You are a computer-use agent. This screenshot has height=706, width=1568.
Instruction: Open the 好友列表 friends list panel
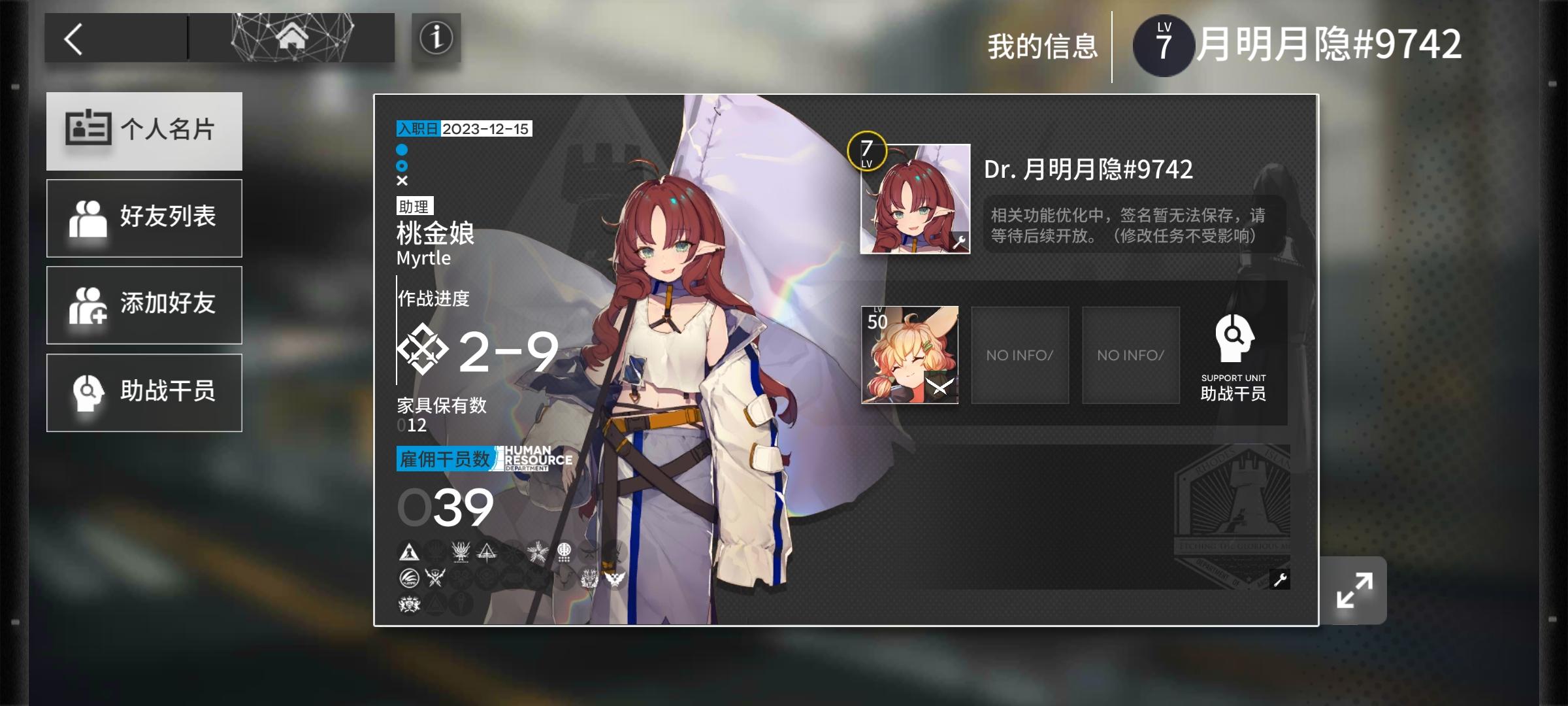tap(144, 218)
